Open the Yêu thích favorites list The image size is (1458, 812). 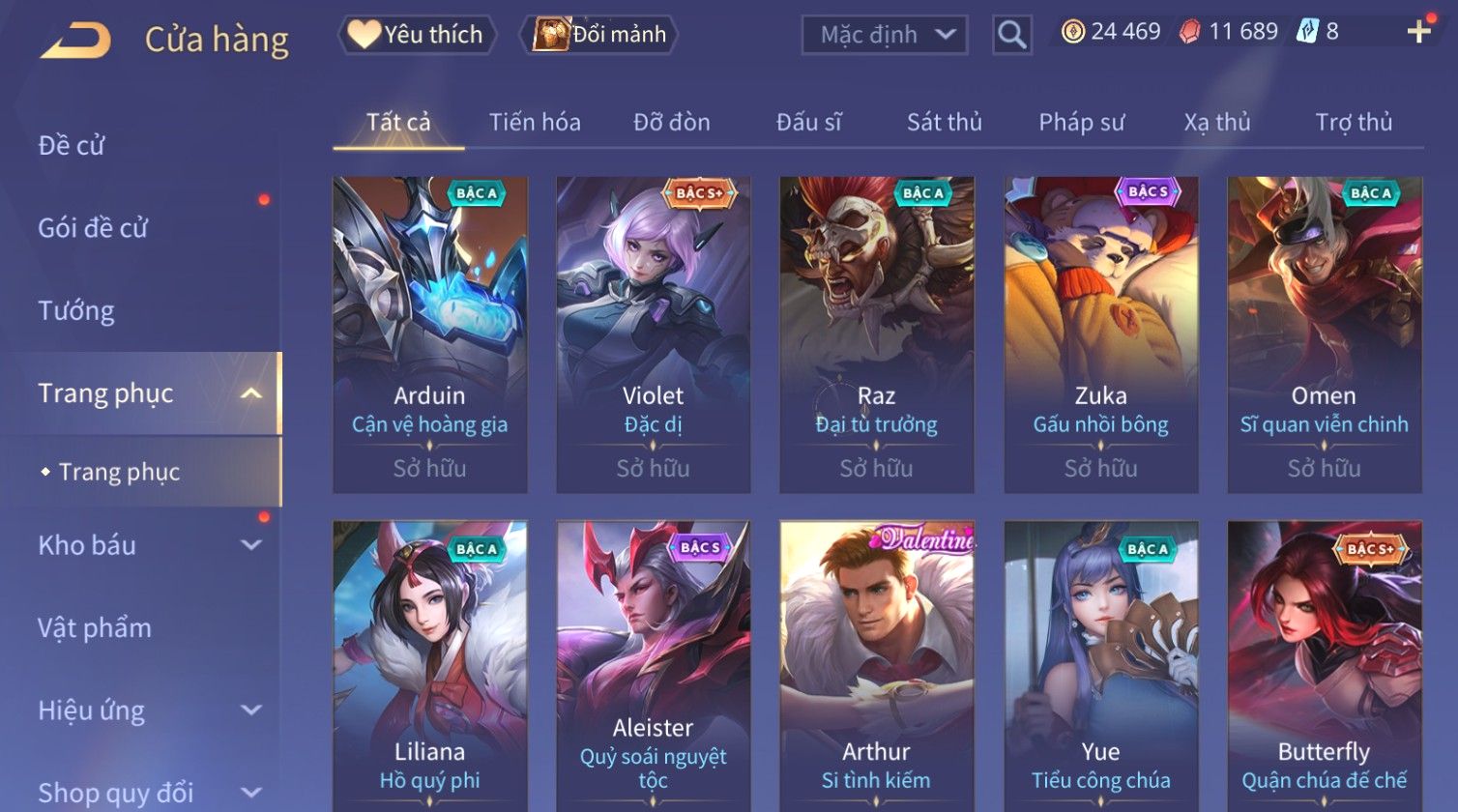pyautogui.click(x=417, y=35)
